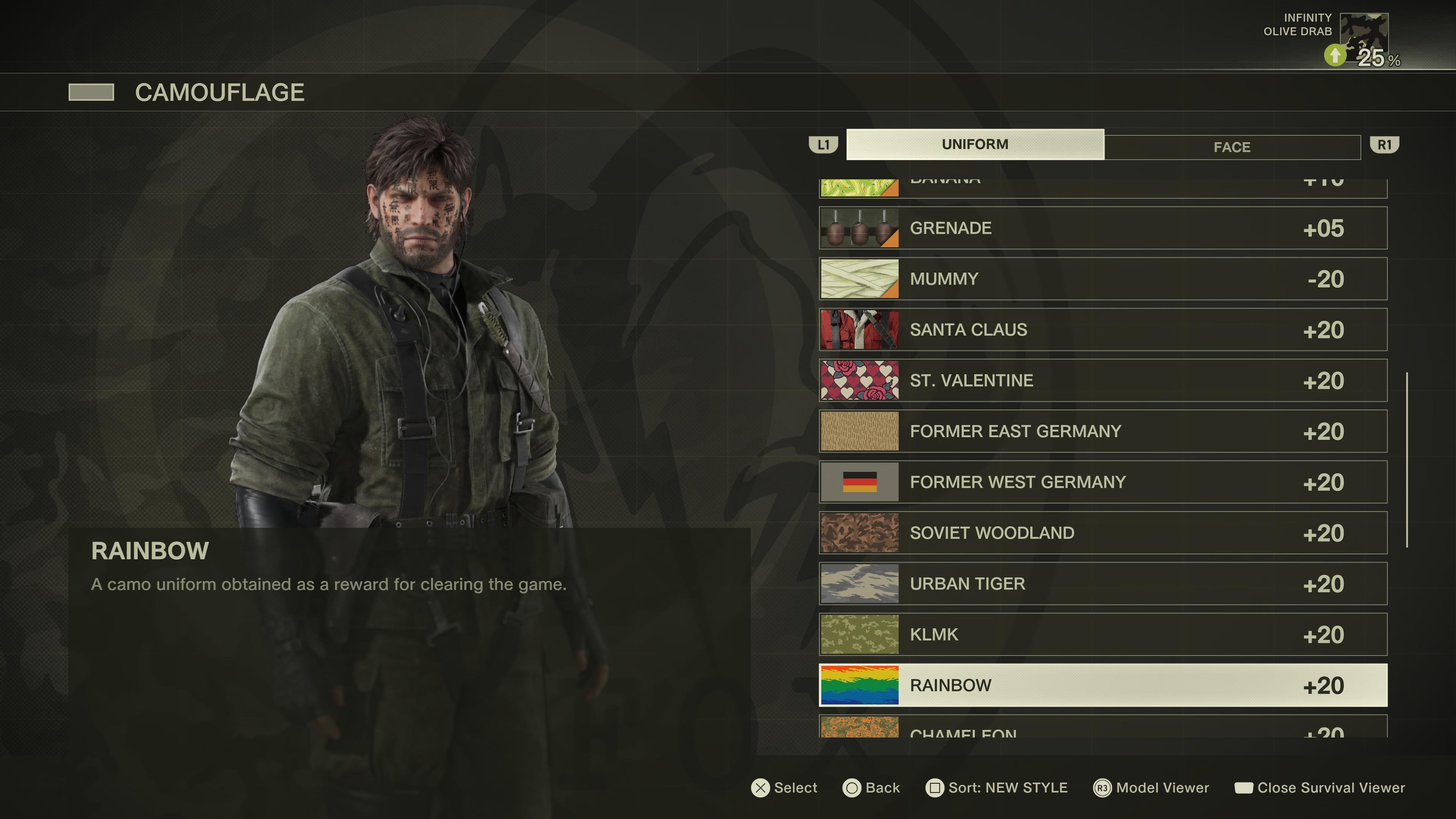1456x819 pixels.
Task: Pick the St. Valentine camouflage
Action: 1102,380
